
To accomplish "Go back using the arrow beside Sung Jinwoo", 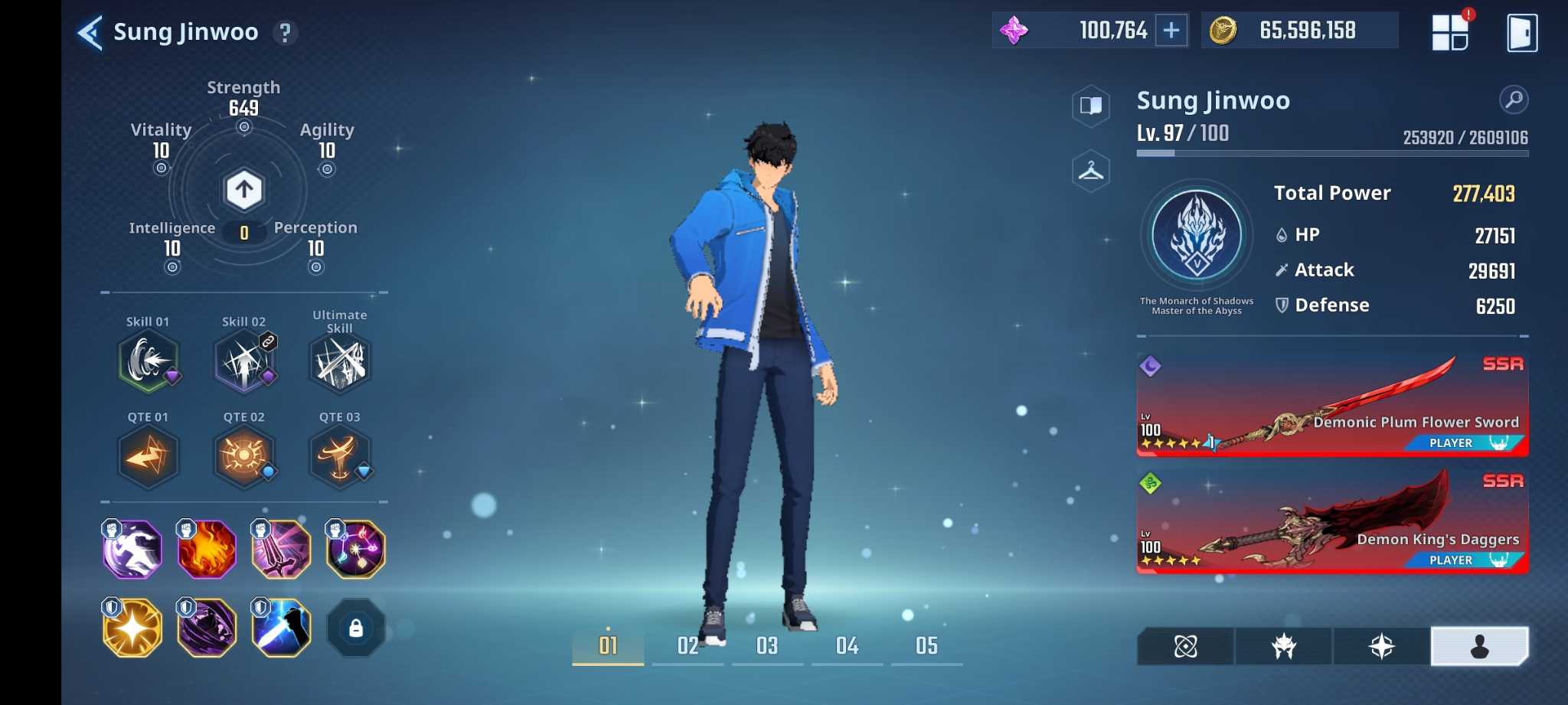I will click(90, 33).
